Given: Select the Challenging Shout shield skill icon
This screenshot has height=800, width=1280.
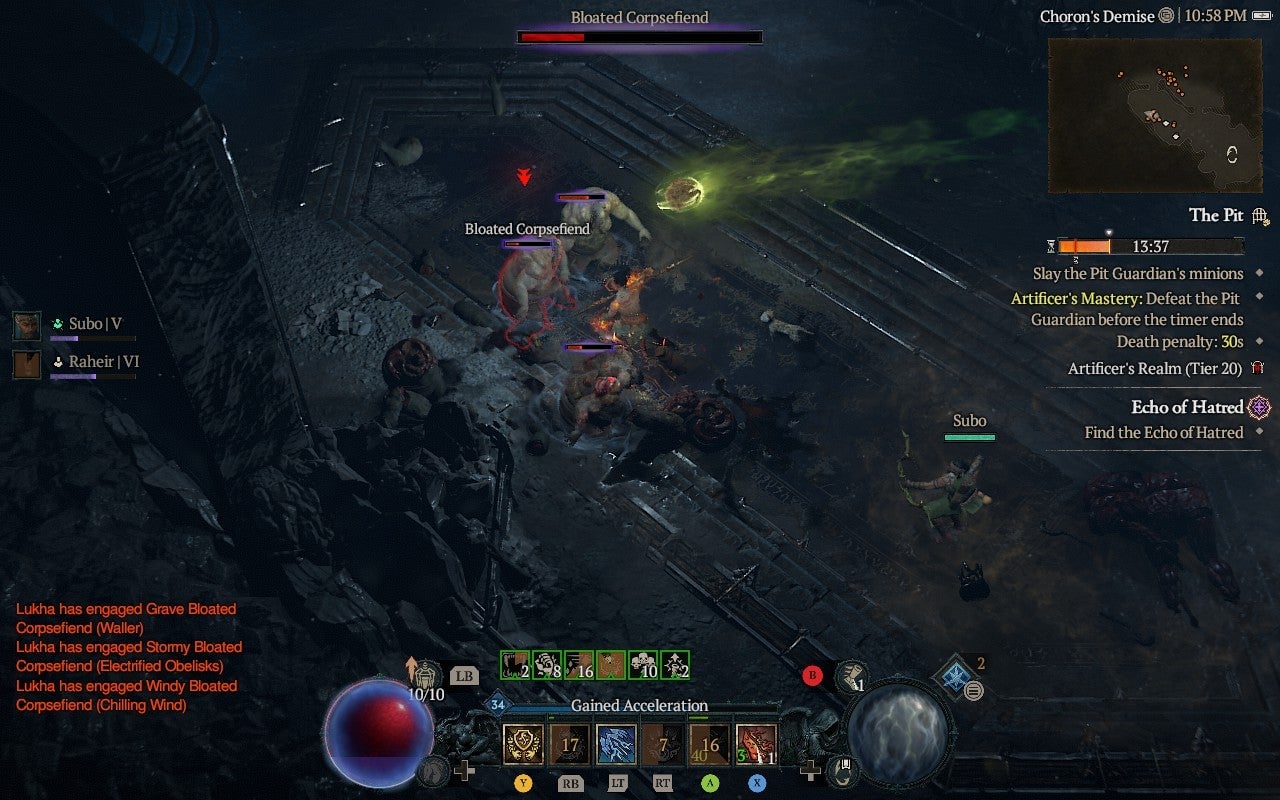Looking at the screenshot, I should (x=522, y=740).
